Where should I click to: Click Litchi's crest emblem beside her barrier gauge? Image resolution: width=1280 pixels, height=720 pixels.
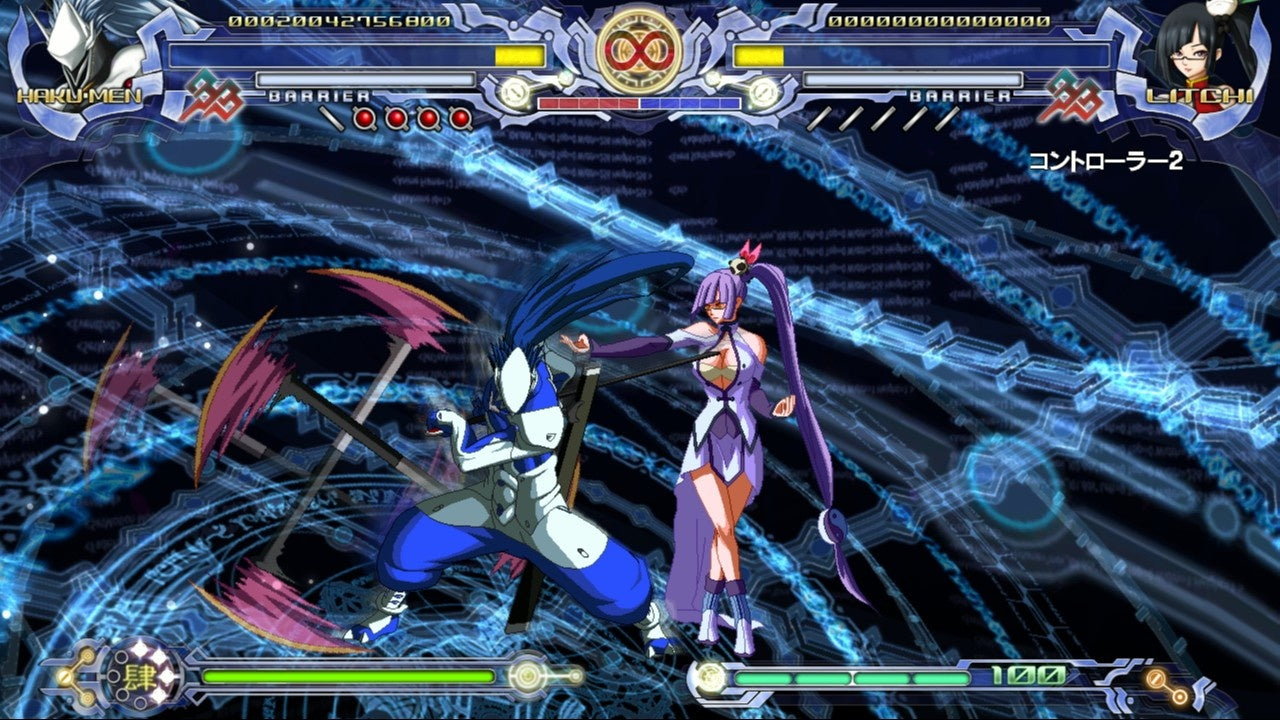pos(1075,92)
